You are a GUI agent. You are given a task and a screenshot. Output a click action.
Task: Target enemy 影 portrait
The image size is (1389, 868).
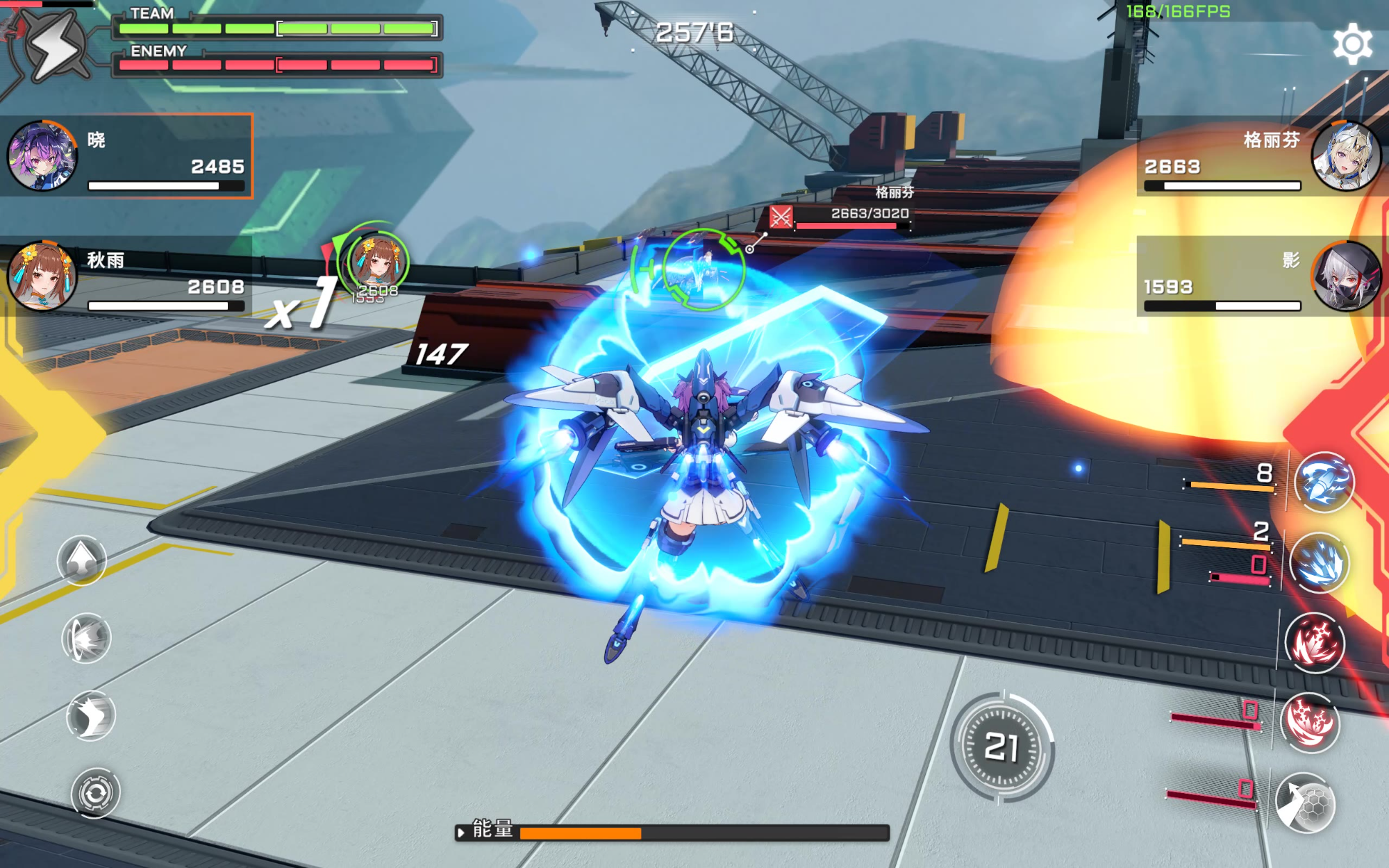1346,276
